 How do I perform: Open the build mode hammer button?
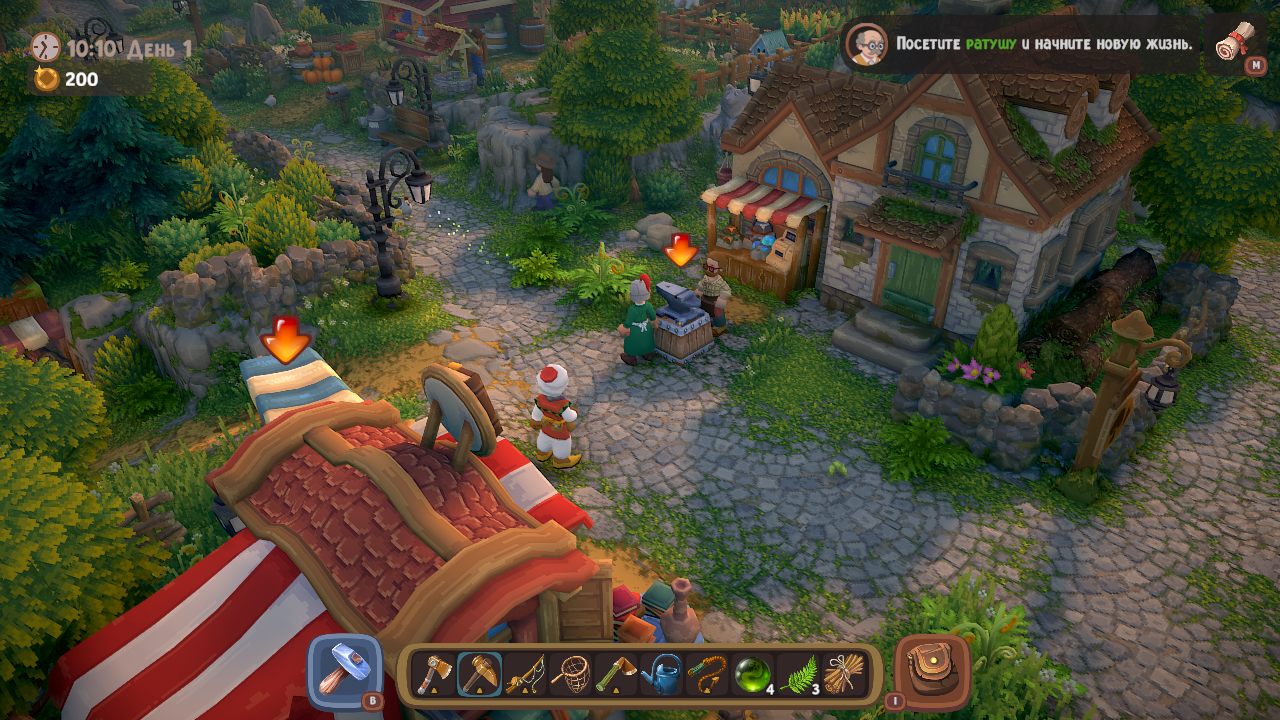343,671
